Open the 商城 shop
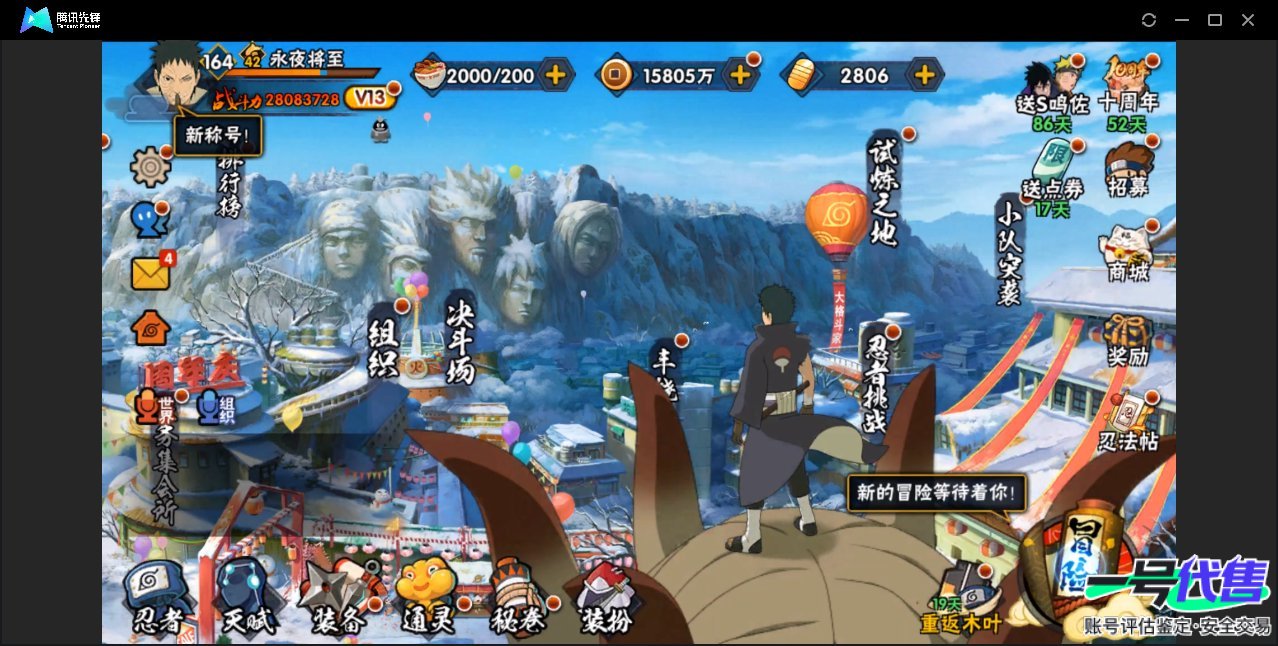The image size is (1278, 646). [x=1128, y=254]
